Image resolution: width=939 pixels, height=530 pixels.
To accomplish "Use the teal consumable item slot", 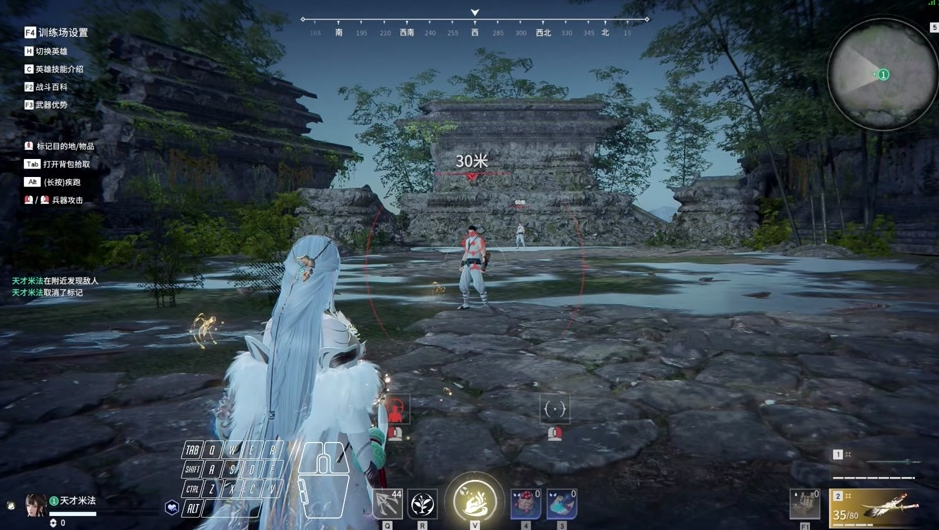I will pos(561,503).
